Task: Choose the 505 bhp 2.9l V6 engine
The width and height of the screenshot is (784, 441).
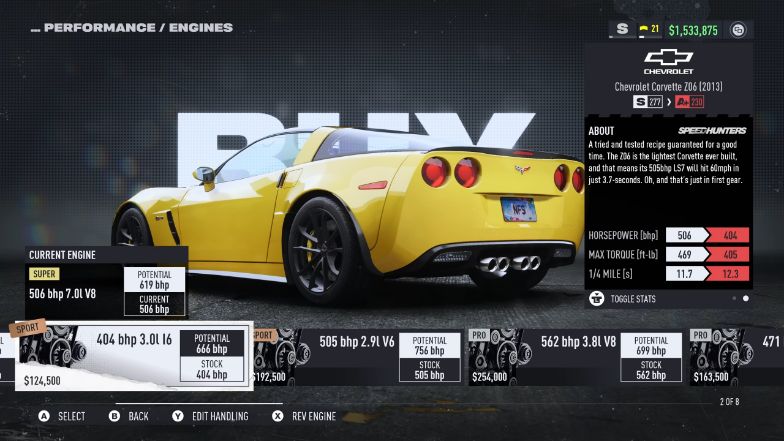Action: (358, 357)
